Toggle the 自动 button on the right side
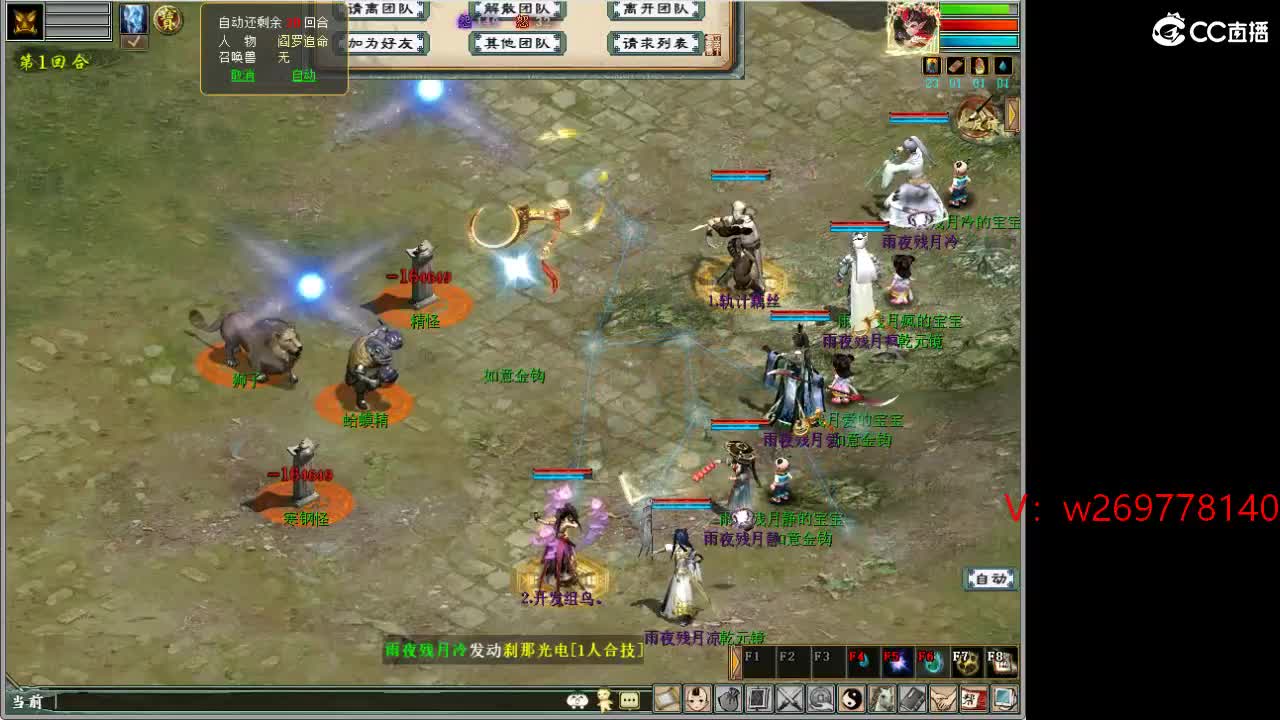 [990, 579]
